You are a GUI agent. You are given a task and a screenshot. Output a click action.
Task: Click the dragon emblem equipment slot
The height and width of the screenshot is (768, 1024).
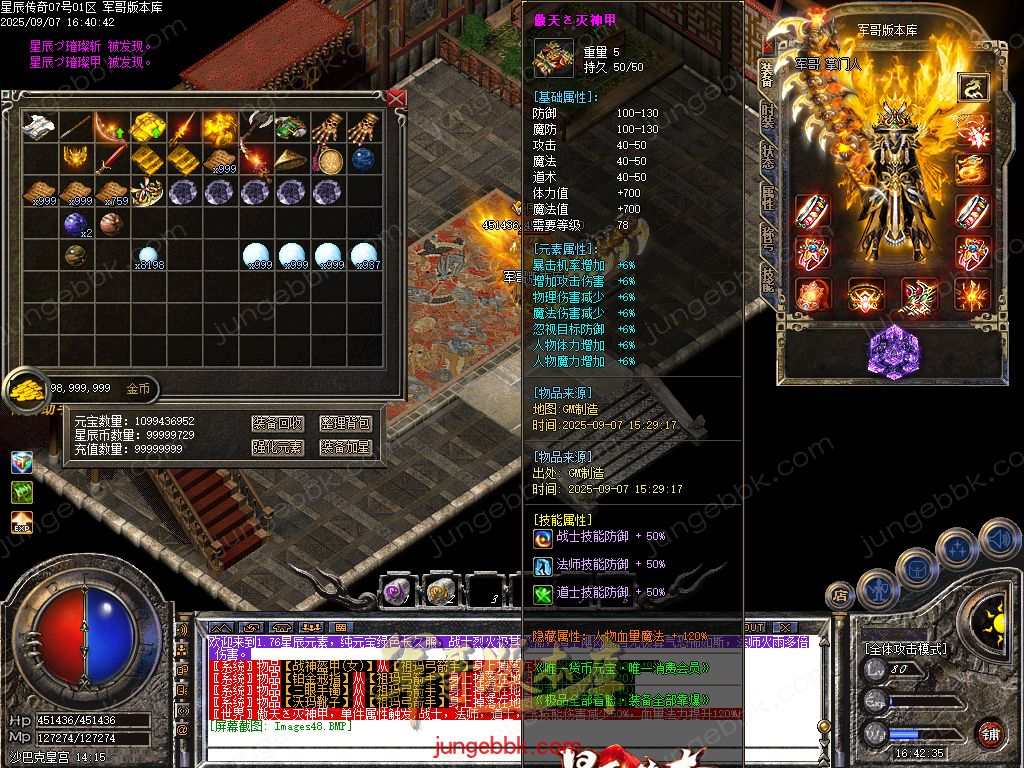coord(972,88)
